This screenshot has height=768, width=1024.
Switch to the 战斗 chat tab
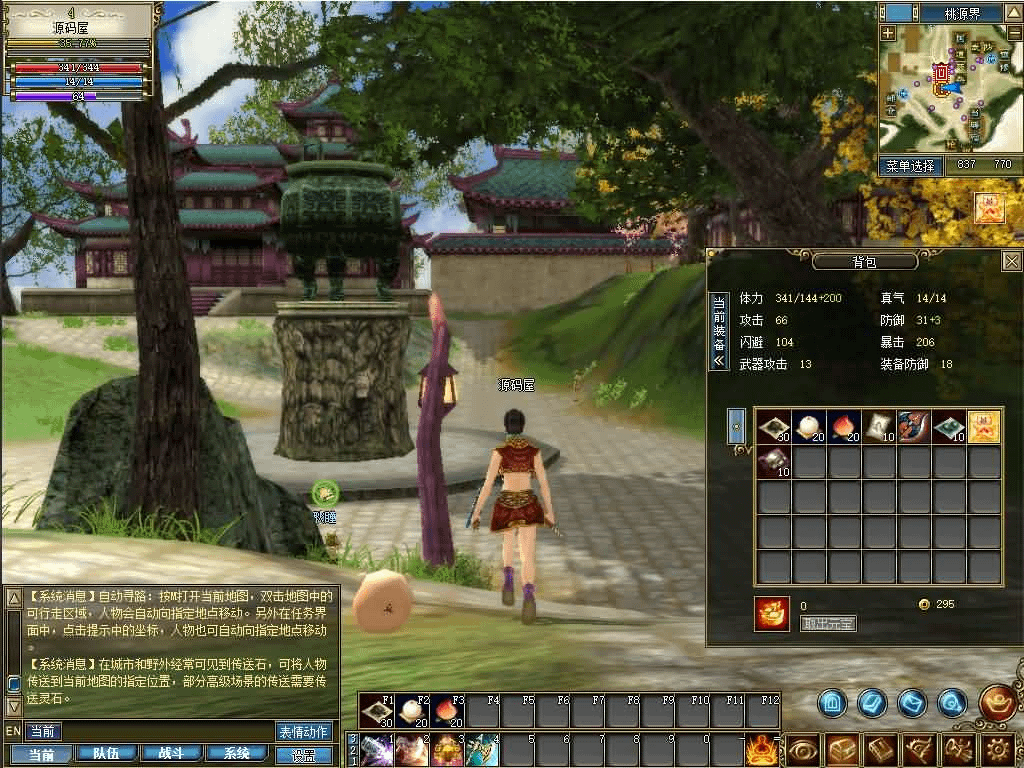(170, 755)
